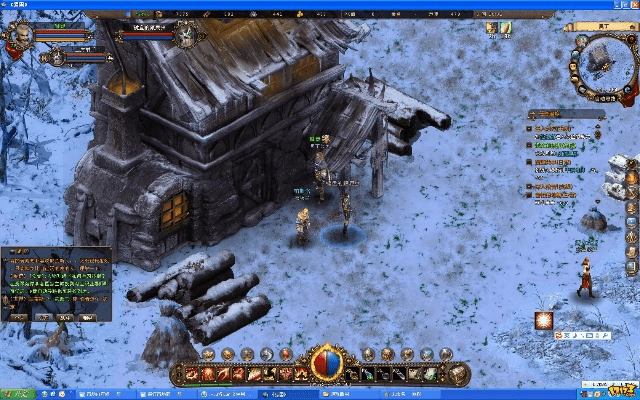Image resolution: width=640 pixels, height=400 pixels.
Task: Click the first buff icon beside the minimap
Action: (492, 28)
